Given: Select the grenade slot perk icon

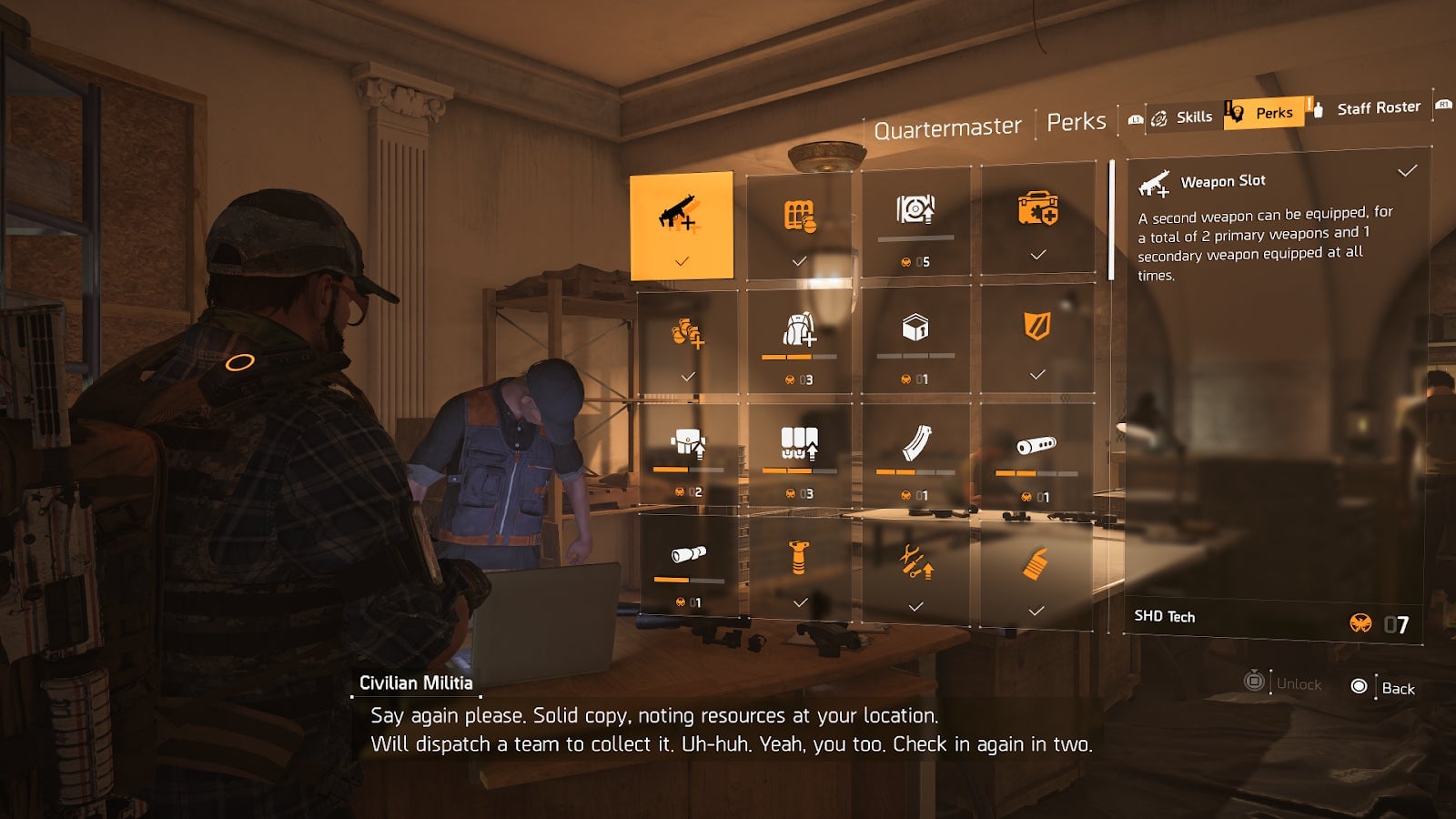Looking at the screenshot, I should [801, 218].
